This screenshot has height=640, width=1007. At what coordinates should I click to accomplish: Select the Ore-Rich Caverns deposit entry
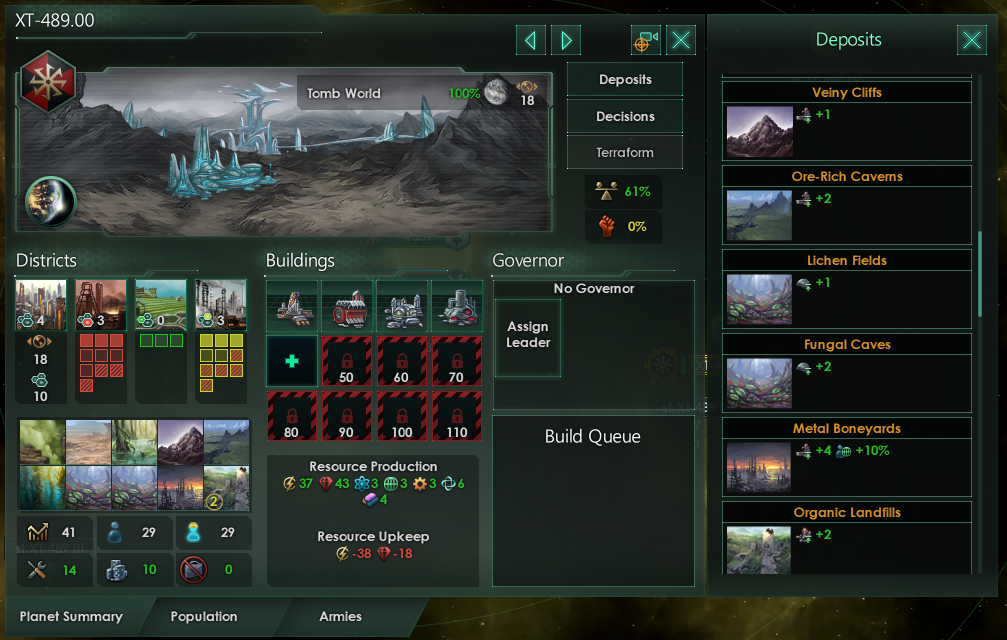[x=847, y=204]
